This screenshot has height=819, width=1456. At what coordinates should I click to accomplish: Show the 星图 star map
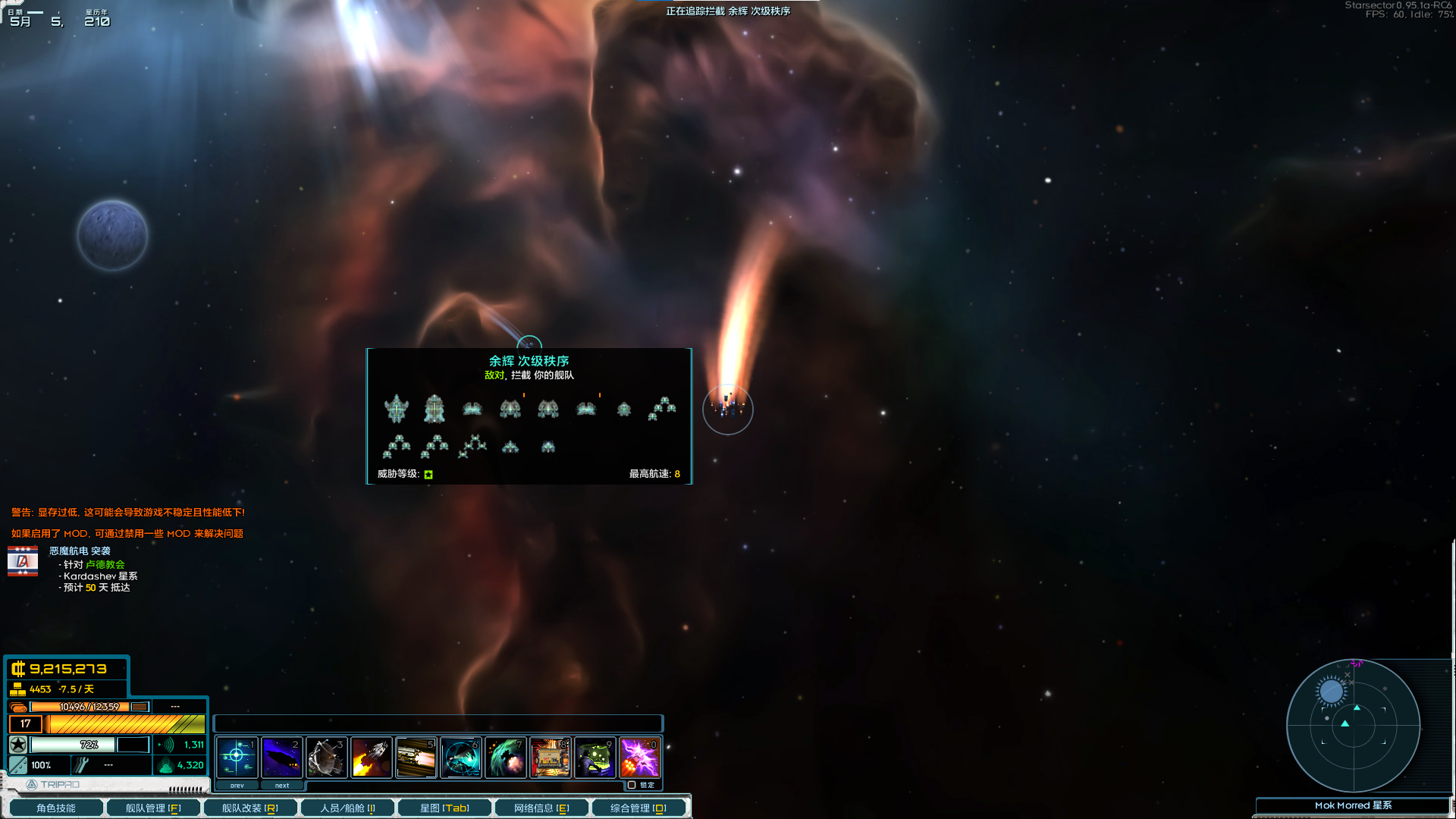pyautogui.click(x=444, y=808)
